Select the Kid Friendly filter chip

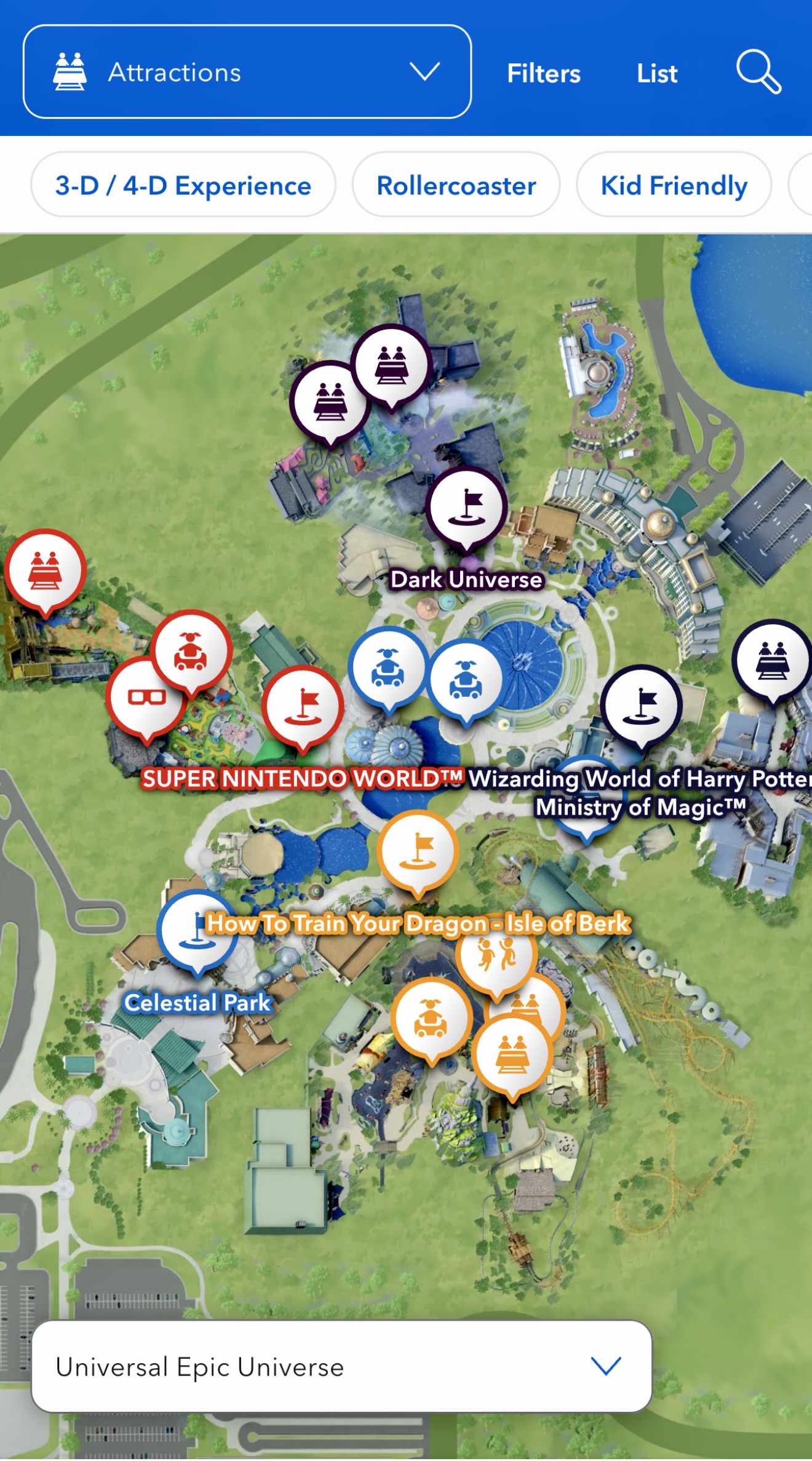click(674, 185)
